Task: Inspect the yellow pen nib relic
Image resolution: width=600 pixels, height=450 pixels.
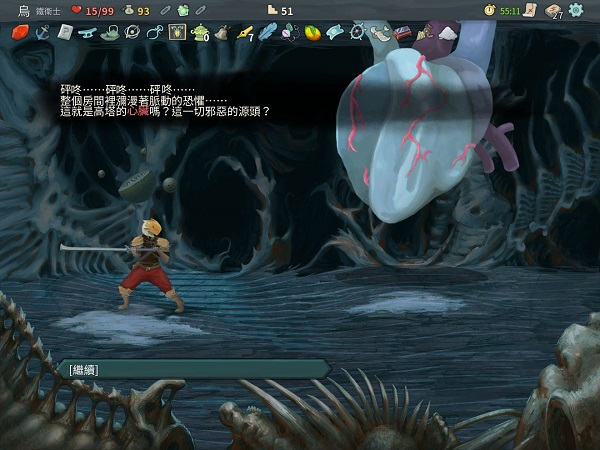Action: click(244, 32)
